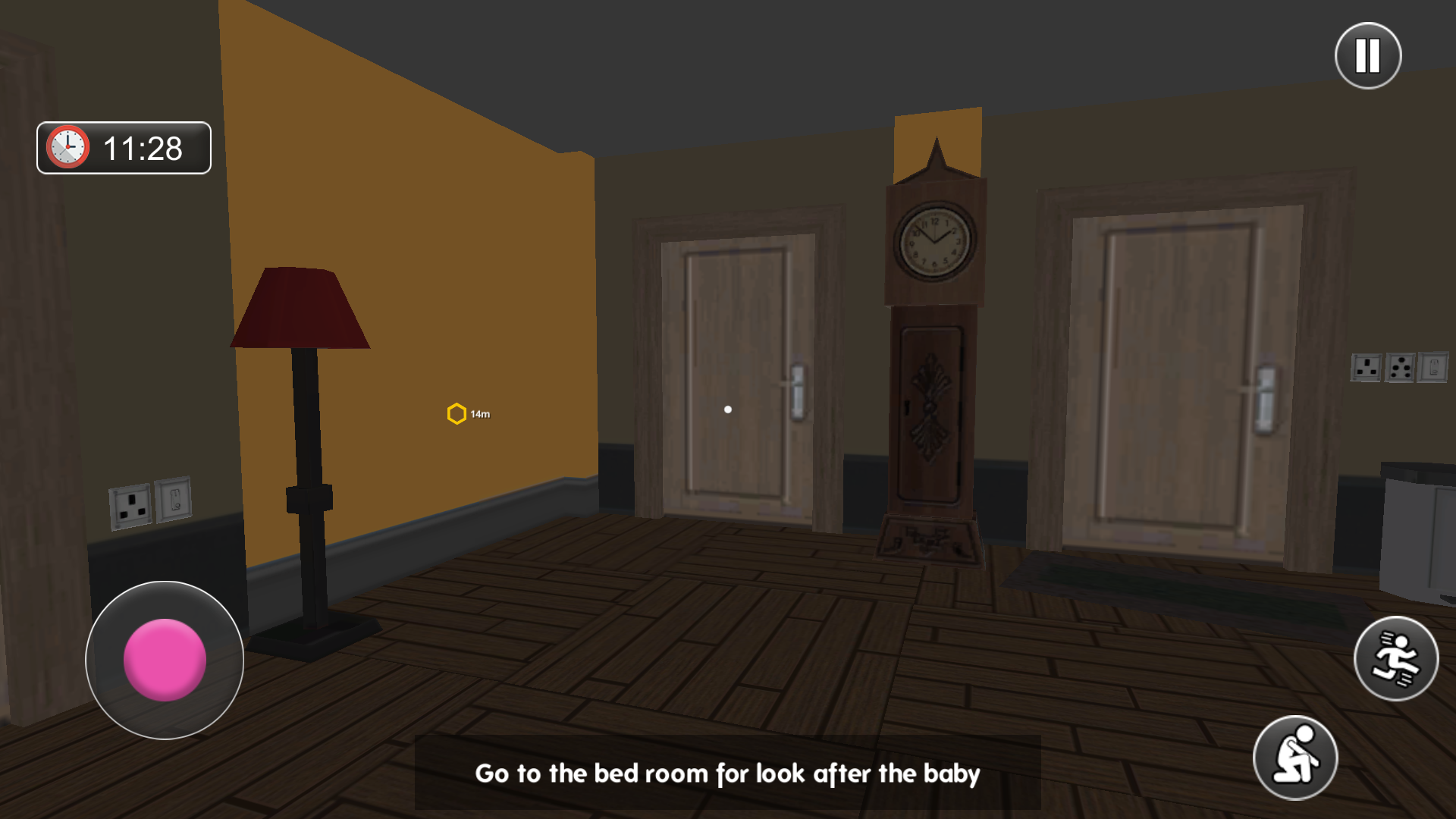Image resolution: width=1456 pixels, height=819 pixels.
Task: Click the white crosshair dot at screen center
Action: [727, 408]
